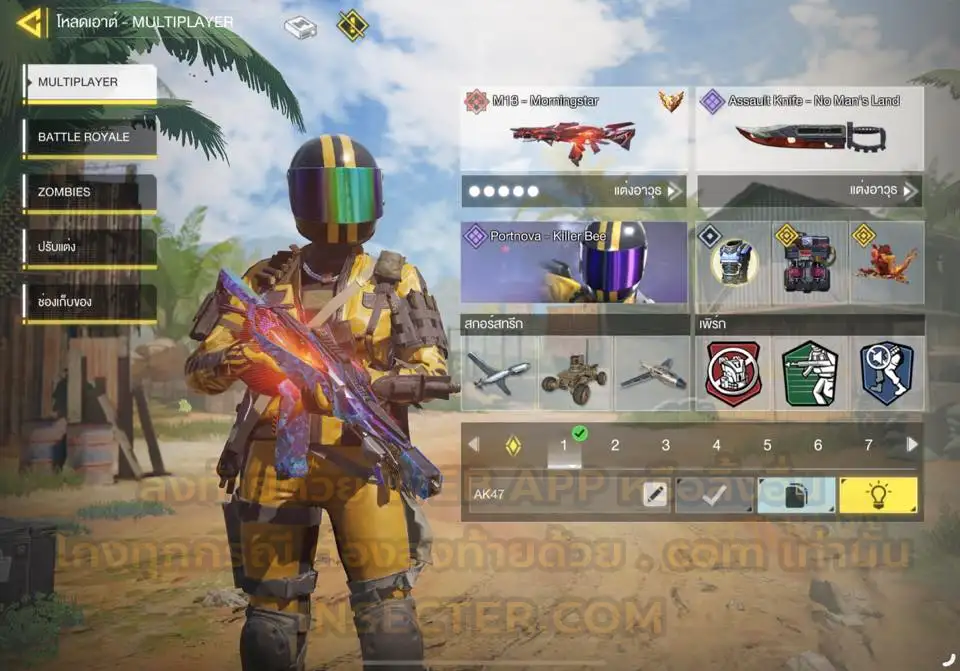Select the cruise missile scorestreak slot
Image resolution: width=960 pixels, height=671 pixels.
coord(500,373)
